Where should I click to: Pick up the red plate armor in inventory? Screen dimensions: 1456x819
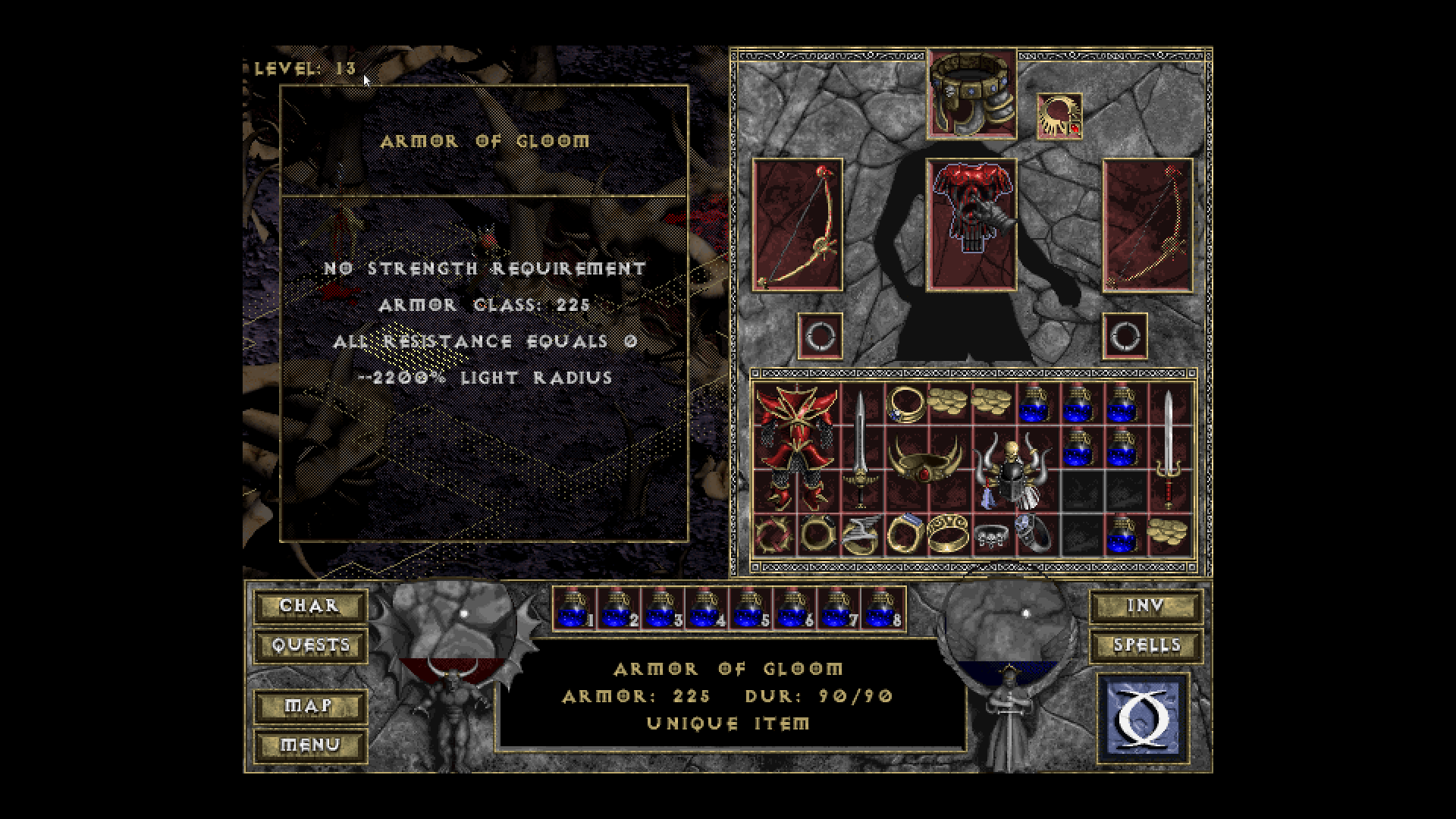click(x=796, y=447)
